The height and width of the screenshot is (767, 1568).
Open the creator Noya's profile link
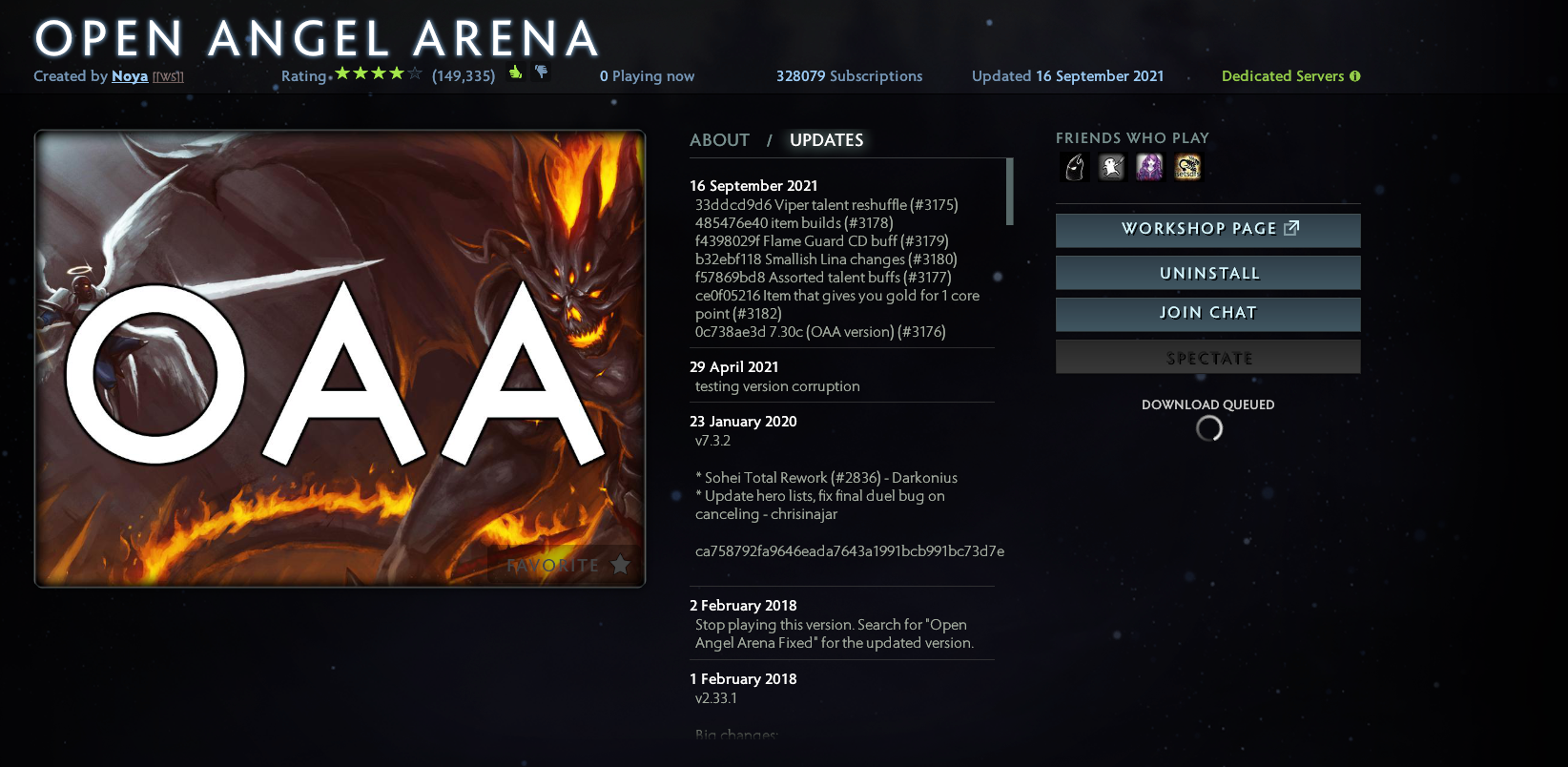pyautogui.click(x=130, y=75)
